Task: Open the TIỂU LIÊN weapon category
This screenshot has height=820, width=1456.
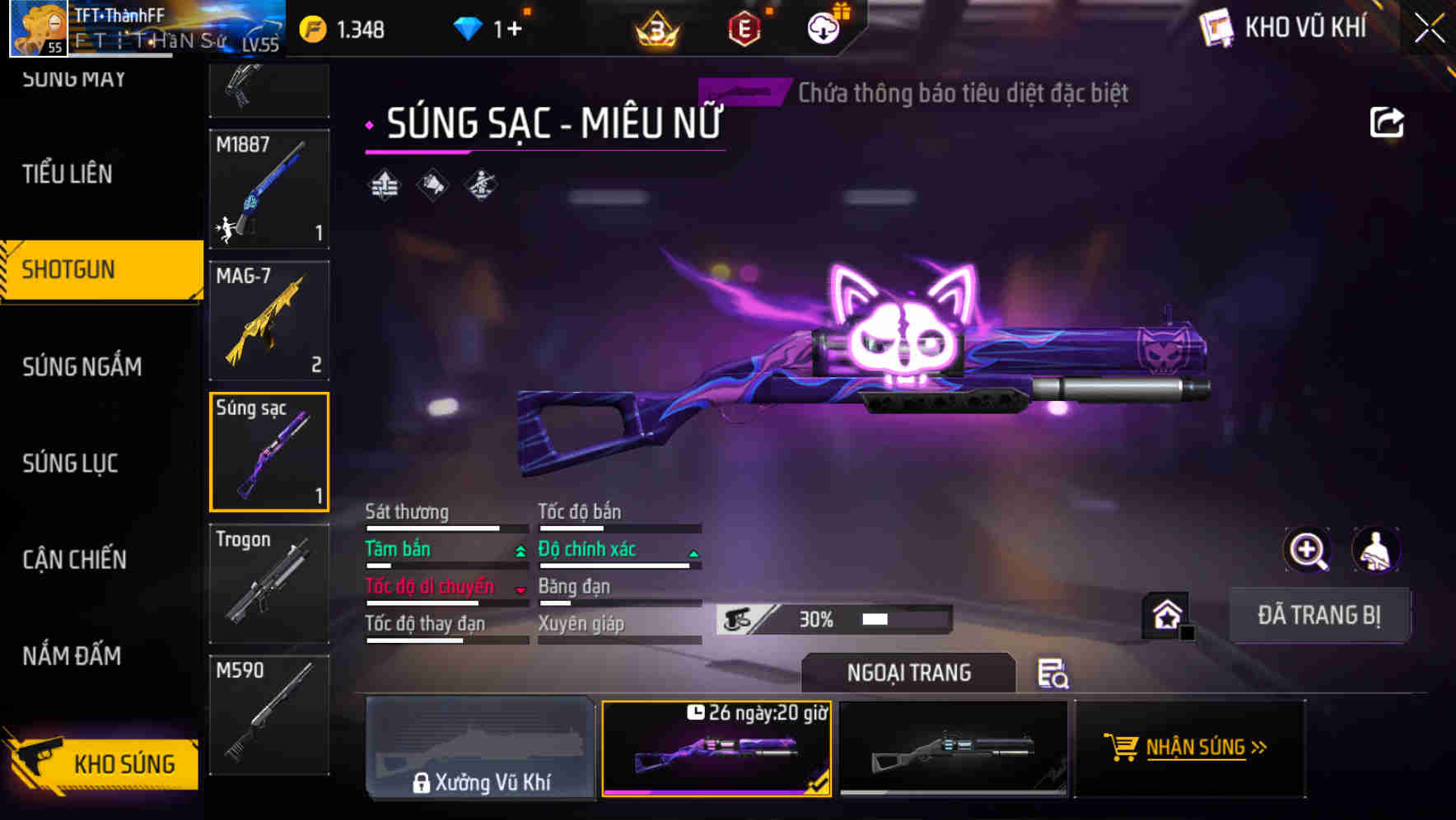Action: point(66,175)
